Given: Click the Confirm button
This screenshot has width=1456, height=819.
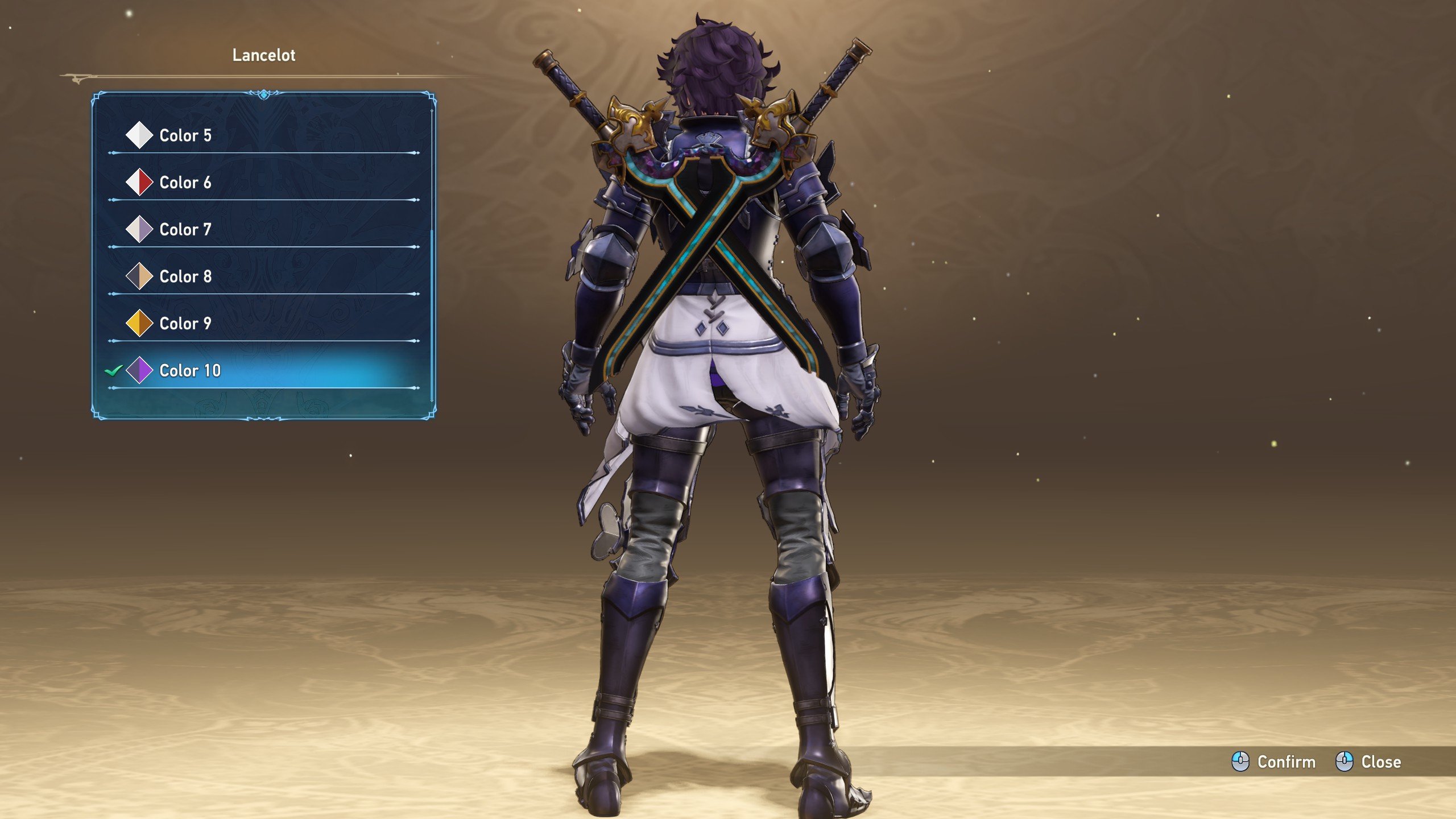Looking at the screenshot, I should coord(1274,762).
